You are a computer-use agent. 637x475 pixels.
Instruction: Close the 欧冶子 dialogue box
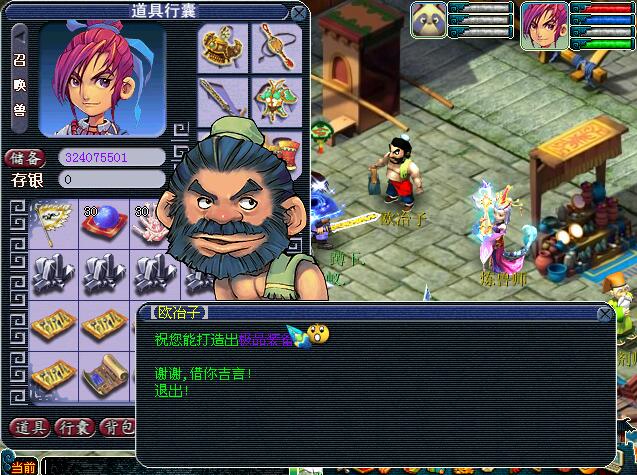pos(604,314)
